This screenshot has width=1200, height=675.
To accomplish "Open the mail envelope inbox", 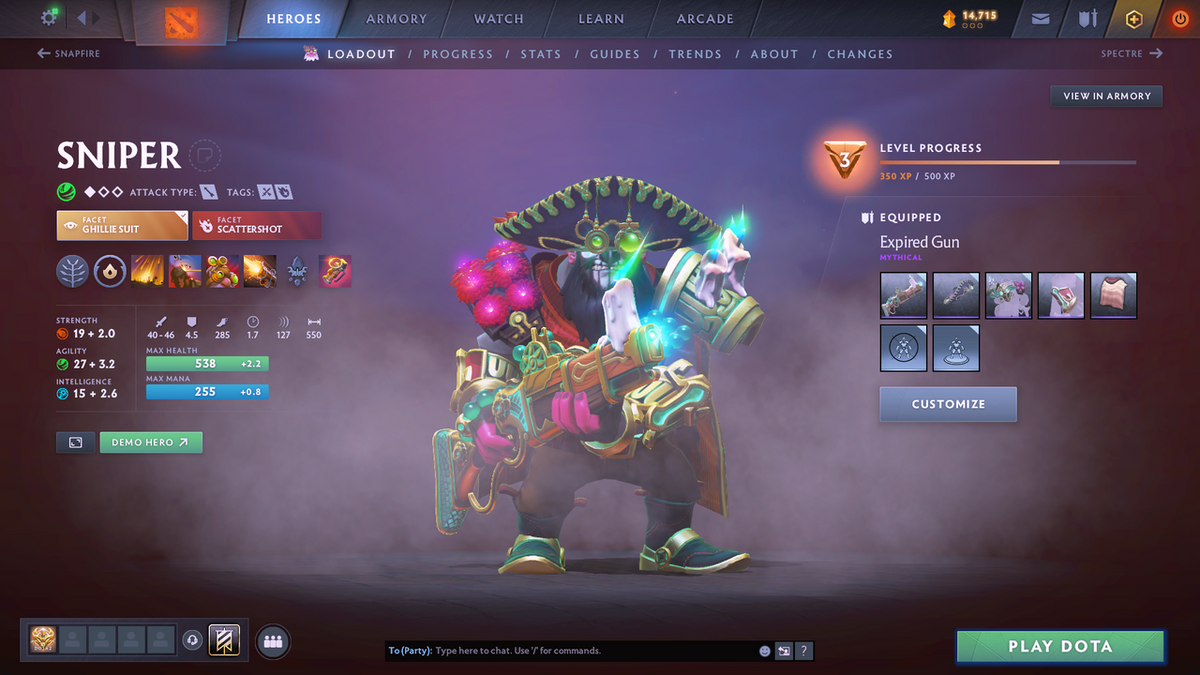I will [x=1041, y=19].
